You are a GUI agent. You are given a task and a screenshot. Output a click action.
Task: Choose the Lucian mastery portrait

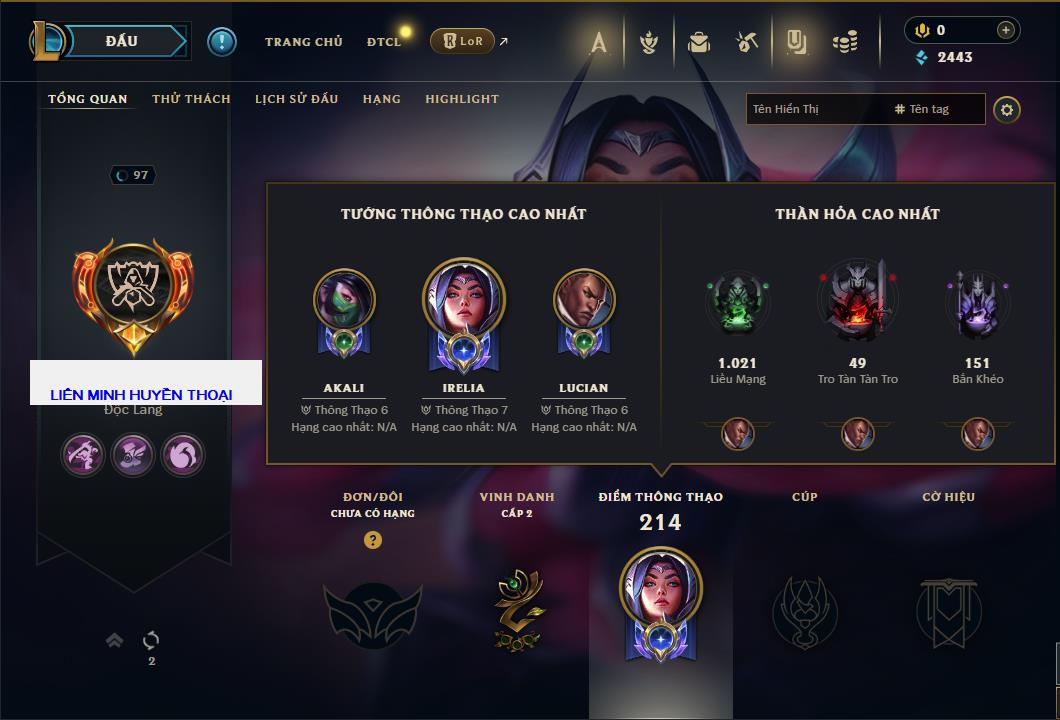(x=584, y=300)
